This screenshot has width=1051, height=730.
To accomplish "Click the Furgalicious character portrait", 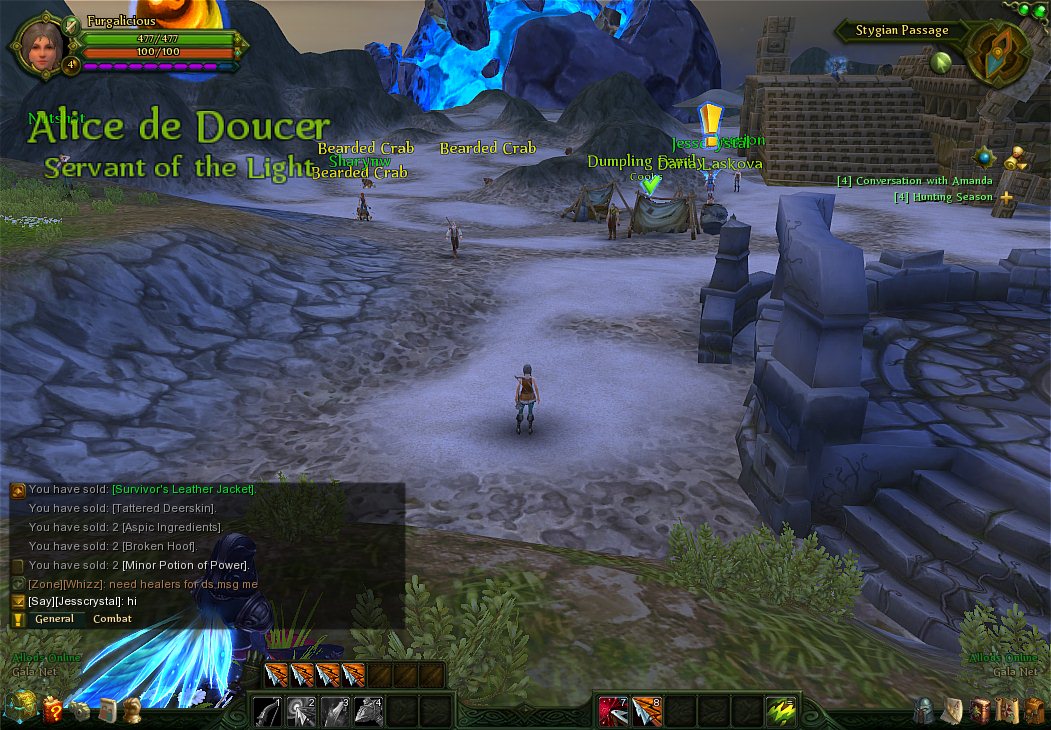I will [41, 43].
